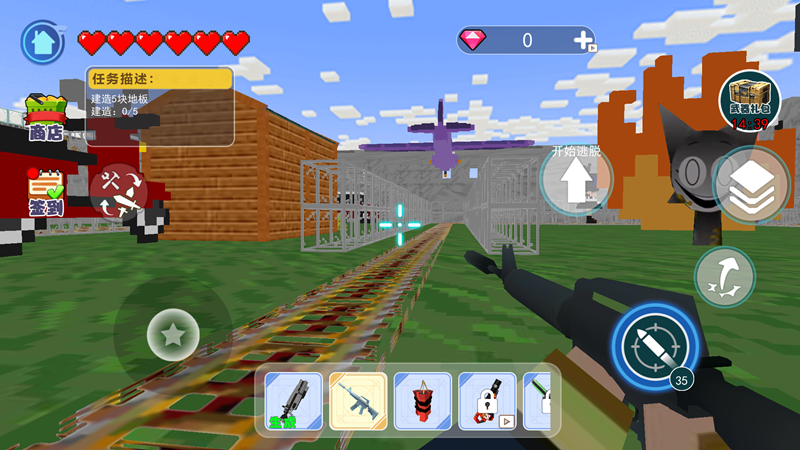Activate the jump arrow button

tap(725, 277)
